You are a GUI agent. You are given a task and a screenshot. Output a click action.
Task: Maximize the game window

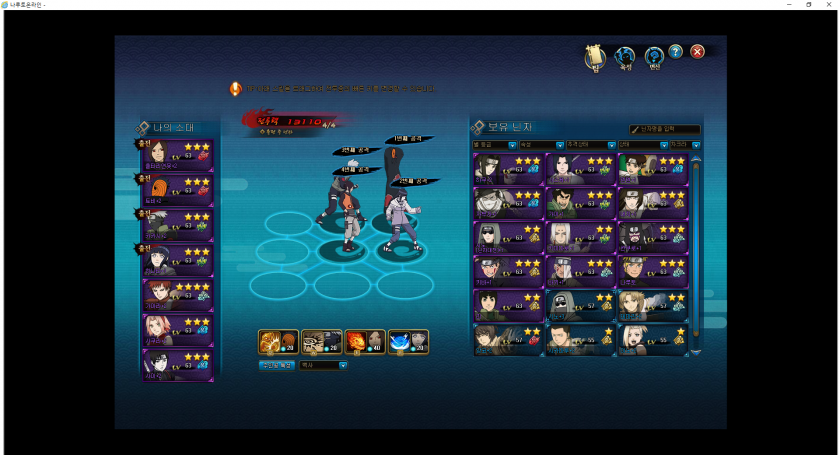tap(808, 5)
